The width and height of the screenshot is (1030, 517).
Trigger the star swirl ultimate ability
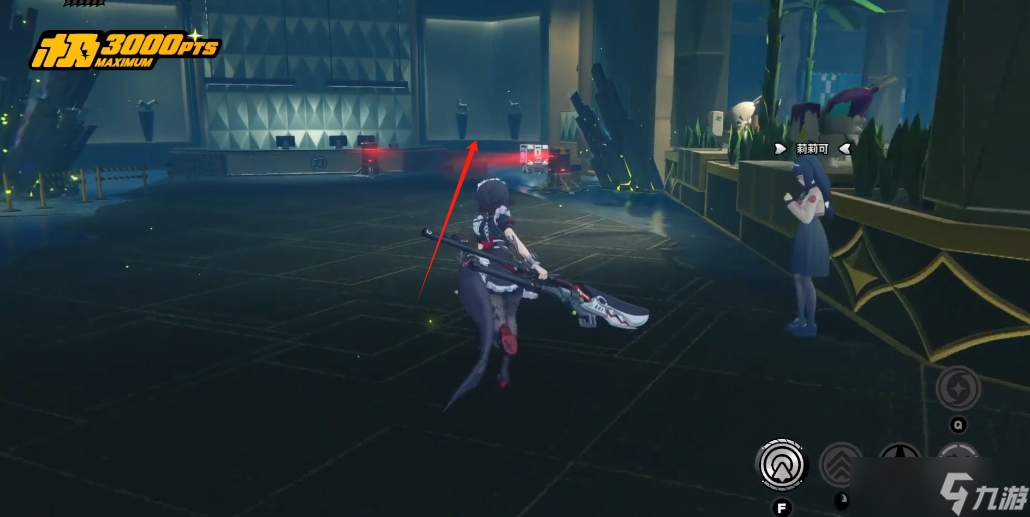[x=957, y=388]
